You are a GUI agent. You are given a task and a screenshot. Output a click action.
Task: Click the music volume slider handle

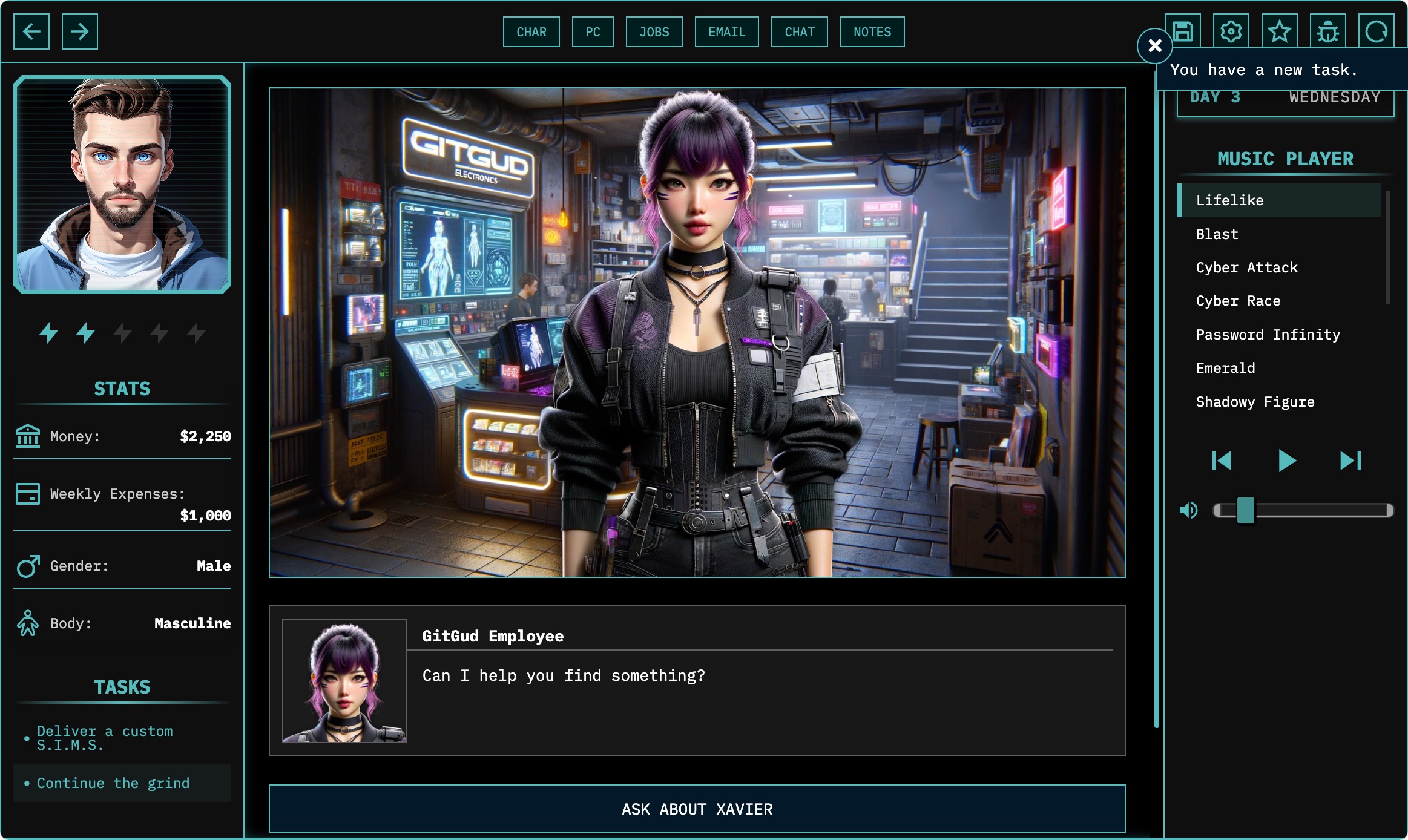click(1245, 510)
